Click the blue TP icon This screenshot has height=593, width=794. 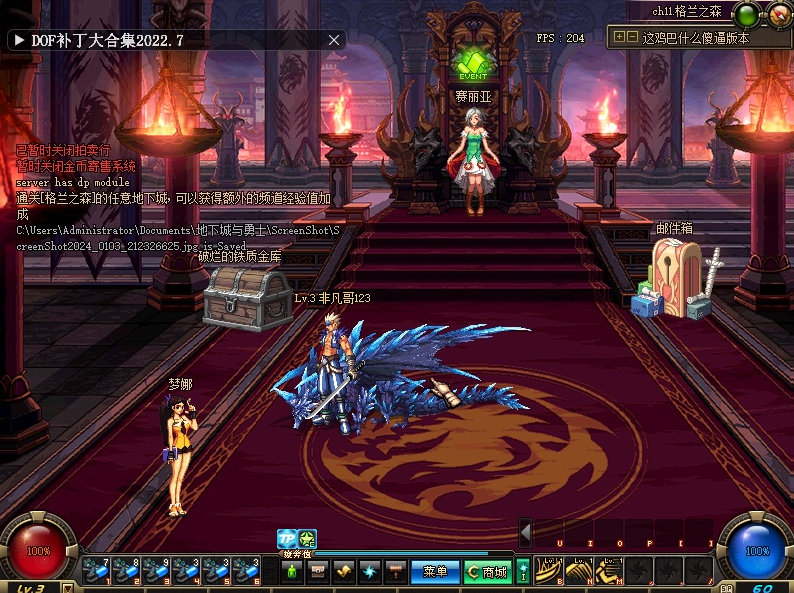287,539
